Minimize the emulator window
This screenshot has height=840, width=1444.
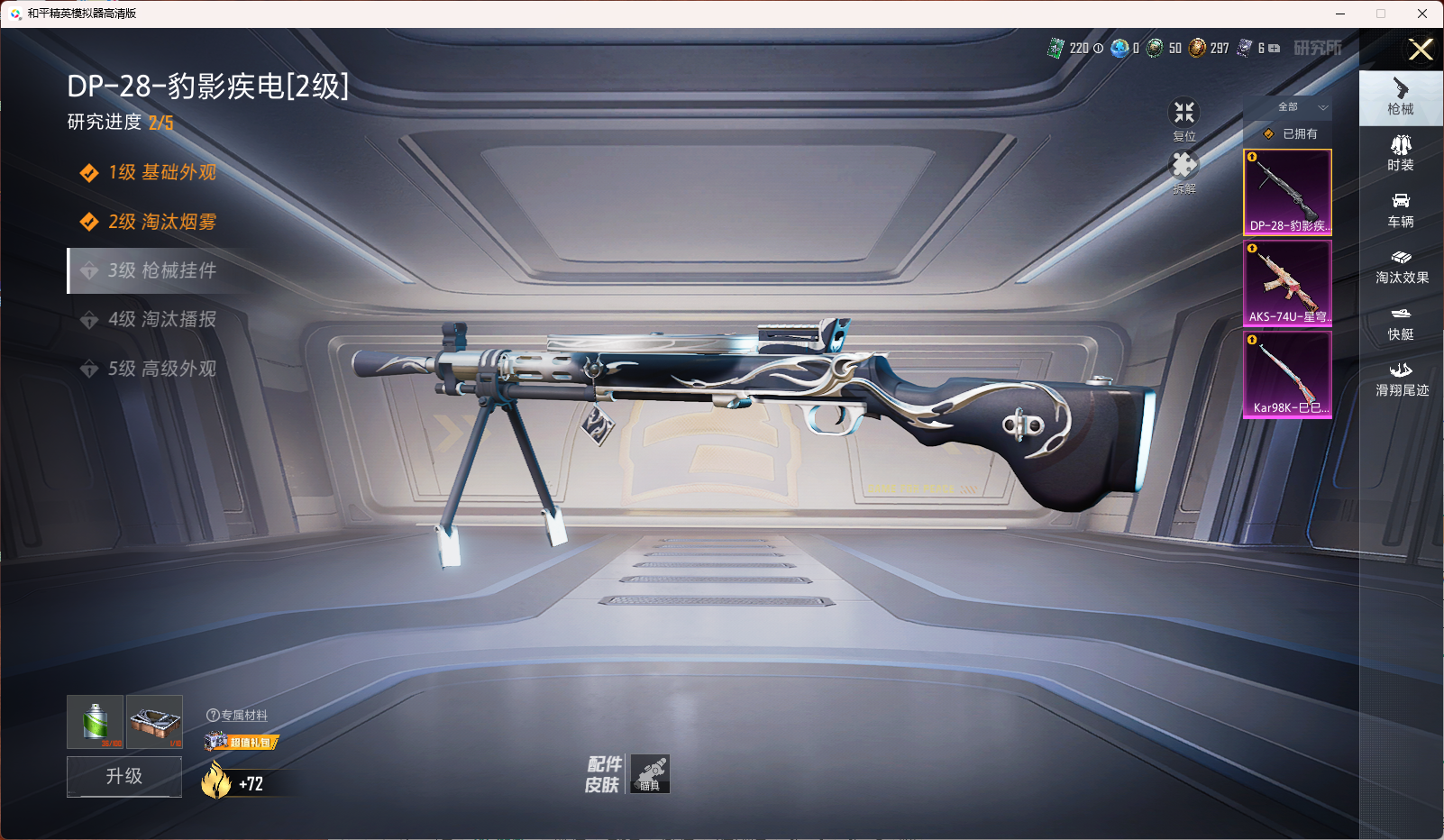click(1339, 14)
